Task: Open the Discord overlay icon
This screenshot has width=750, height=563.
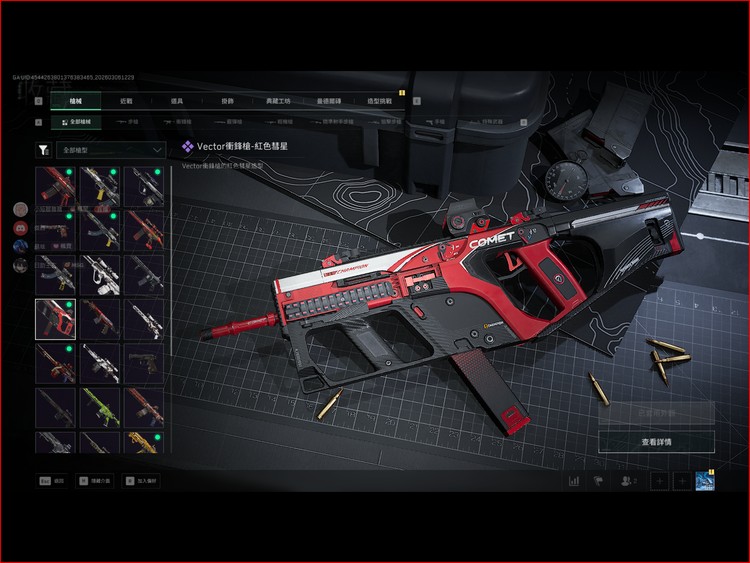Action: (20, 228)
